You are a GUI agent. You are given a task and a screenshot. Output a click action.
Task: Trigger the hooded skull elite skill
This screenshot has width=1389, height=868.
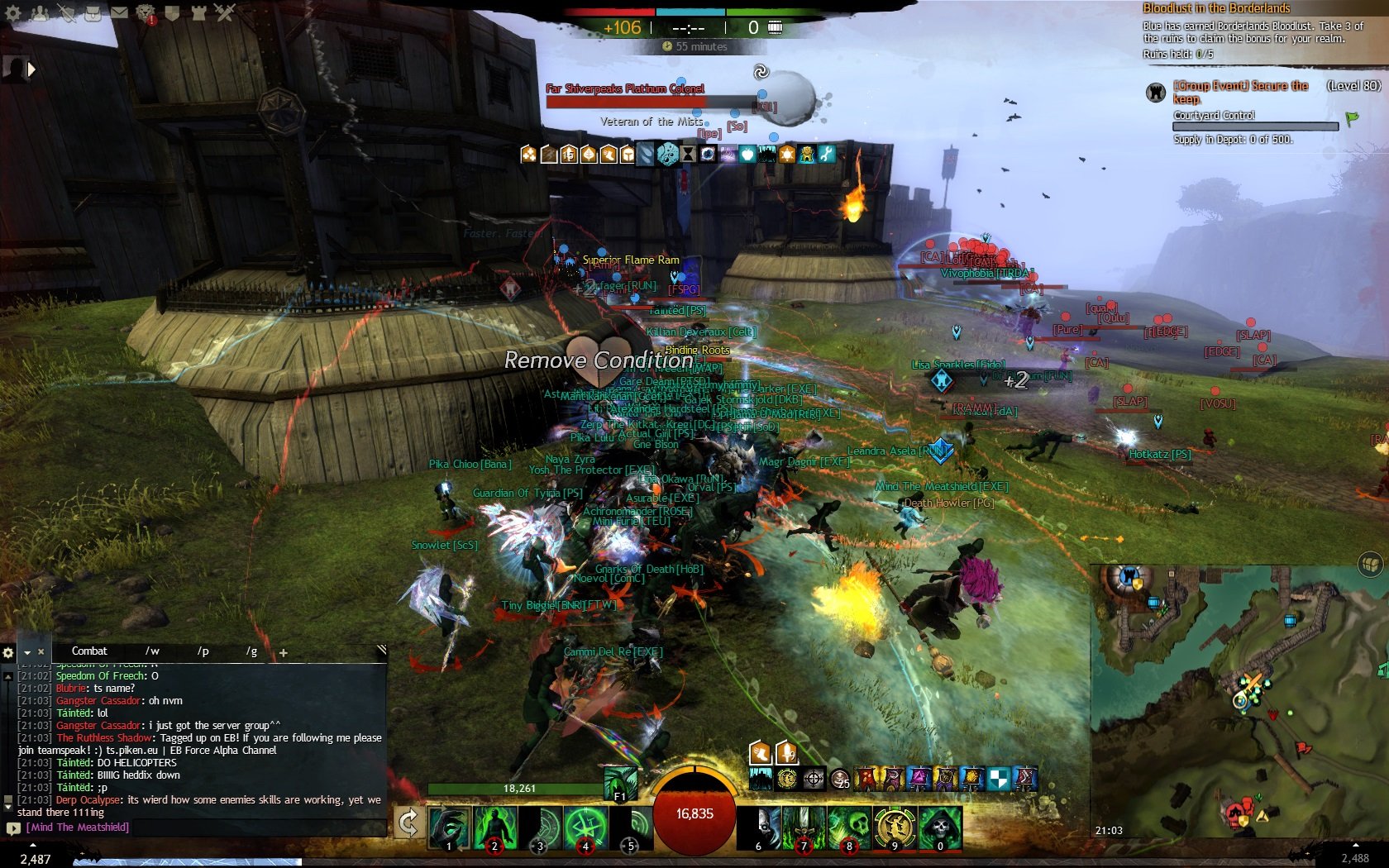pos(940,827)
